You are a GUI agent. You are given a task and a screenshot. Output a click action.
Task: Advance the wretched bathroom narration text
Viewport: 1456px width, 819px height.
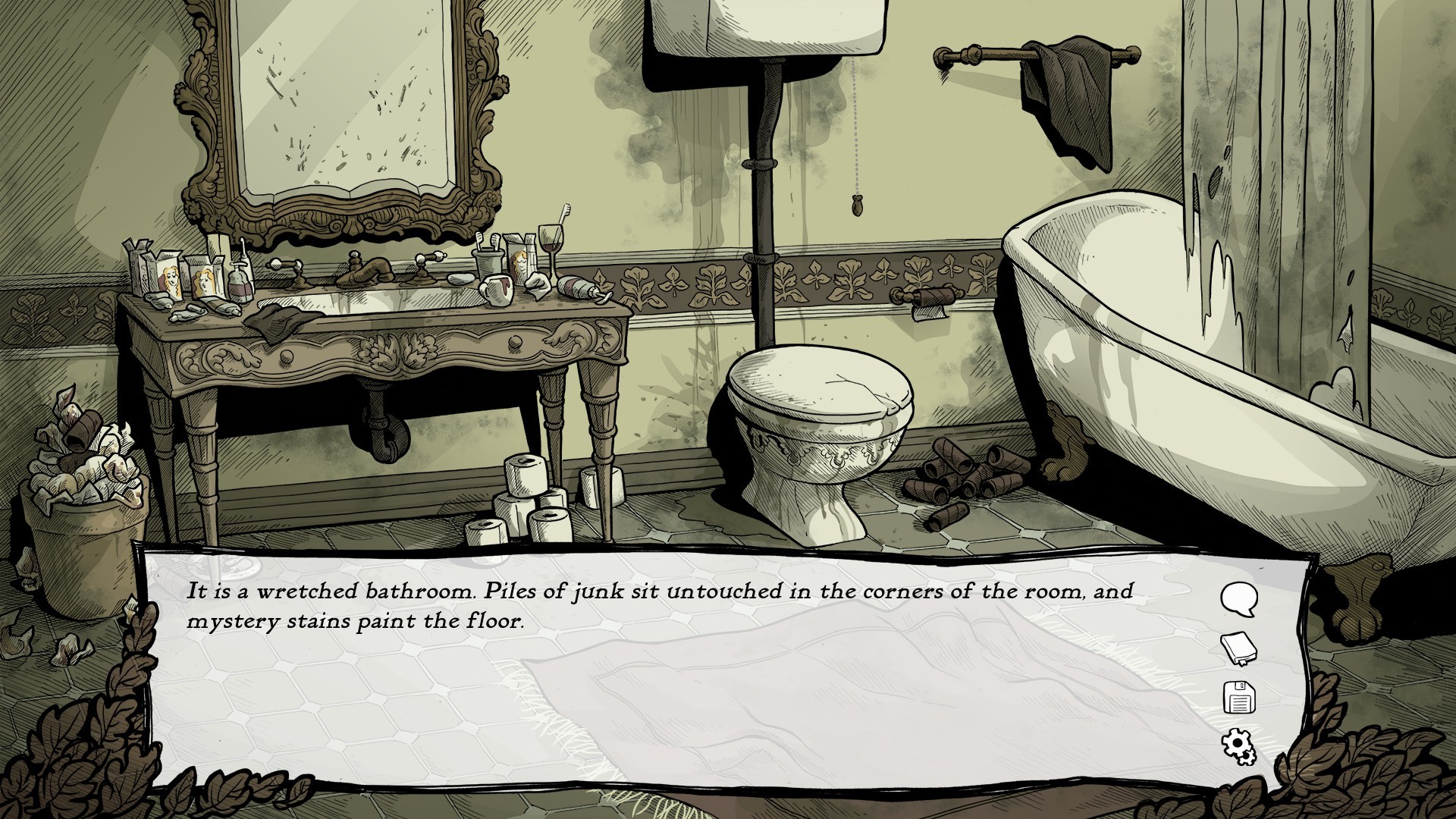tap(660, 606)
